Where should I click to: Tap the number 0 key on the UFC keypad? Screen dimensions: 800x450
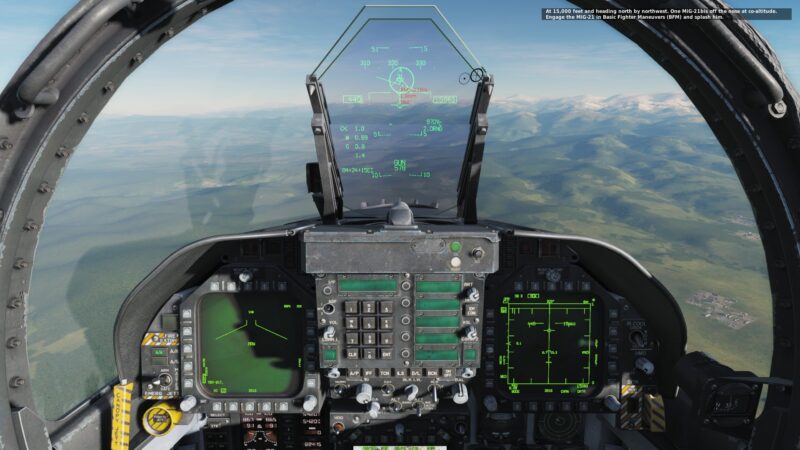coord(368,354)
